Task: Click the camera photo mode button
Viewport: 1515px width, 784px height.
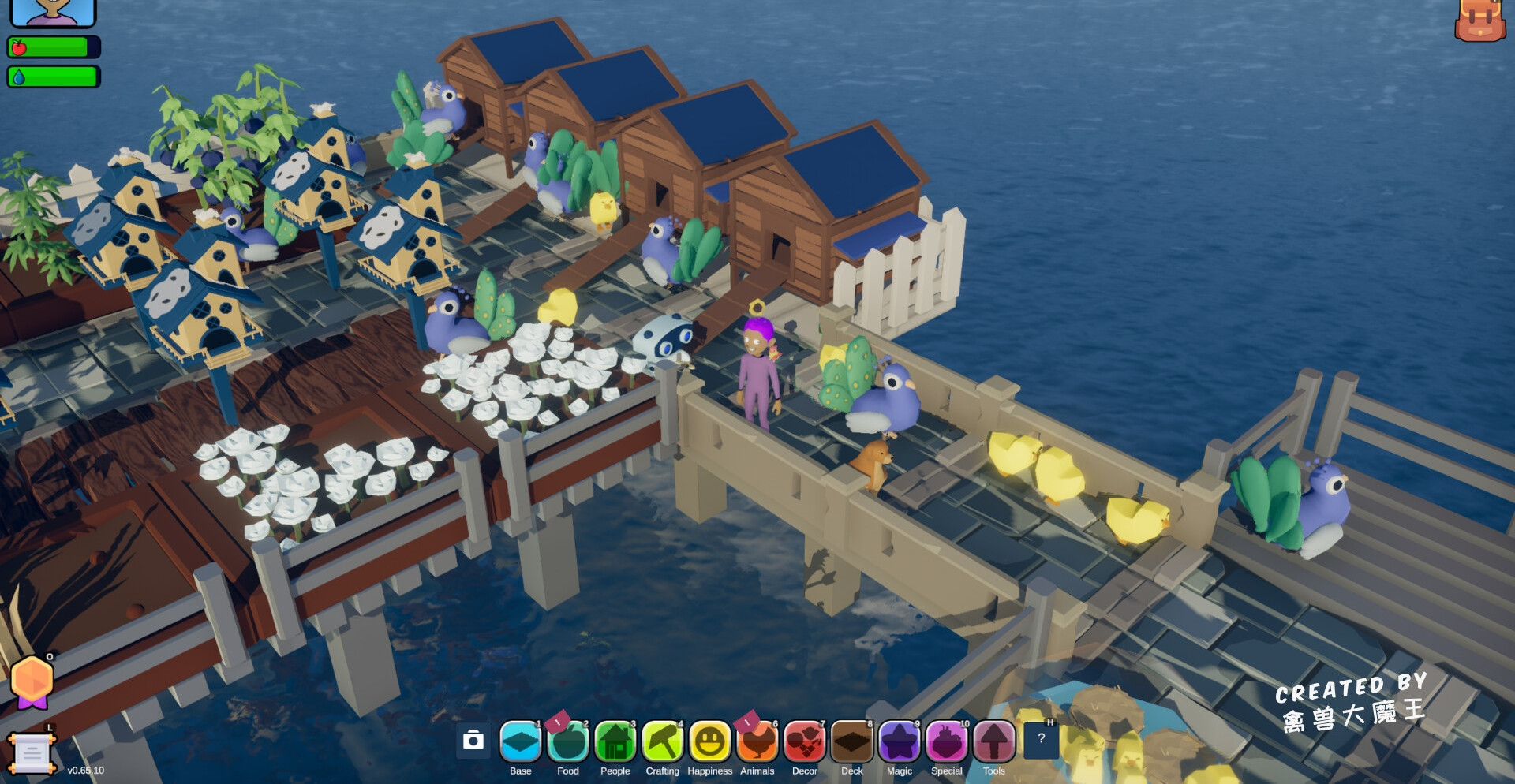Action: [473, 740]
